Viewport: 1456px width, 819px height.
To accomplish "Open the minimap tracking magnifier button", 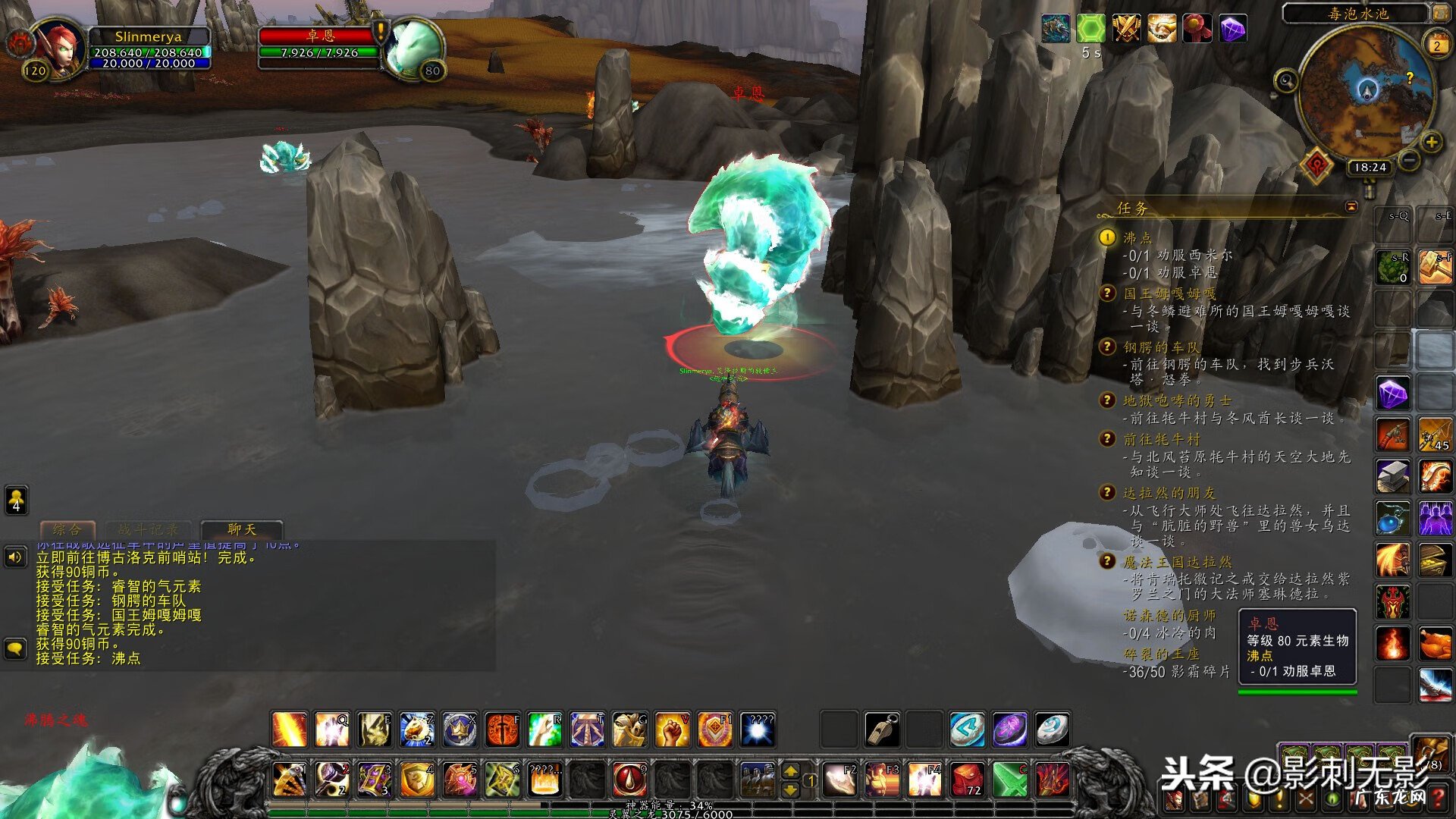I will (x=1285, y=80).
